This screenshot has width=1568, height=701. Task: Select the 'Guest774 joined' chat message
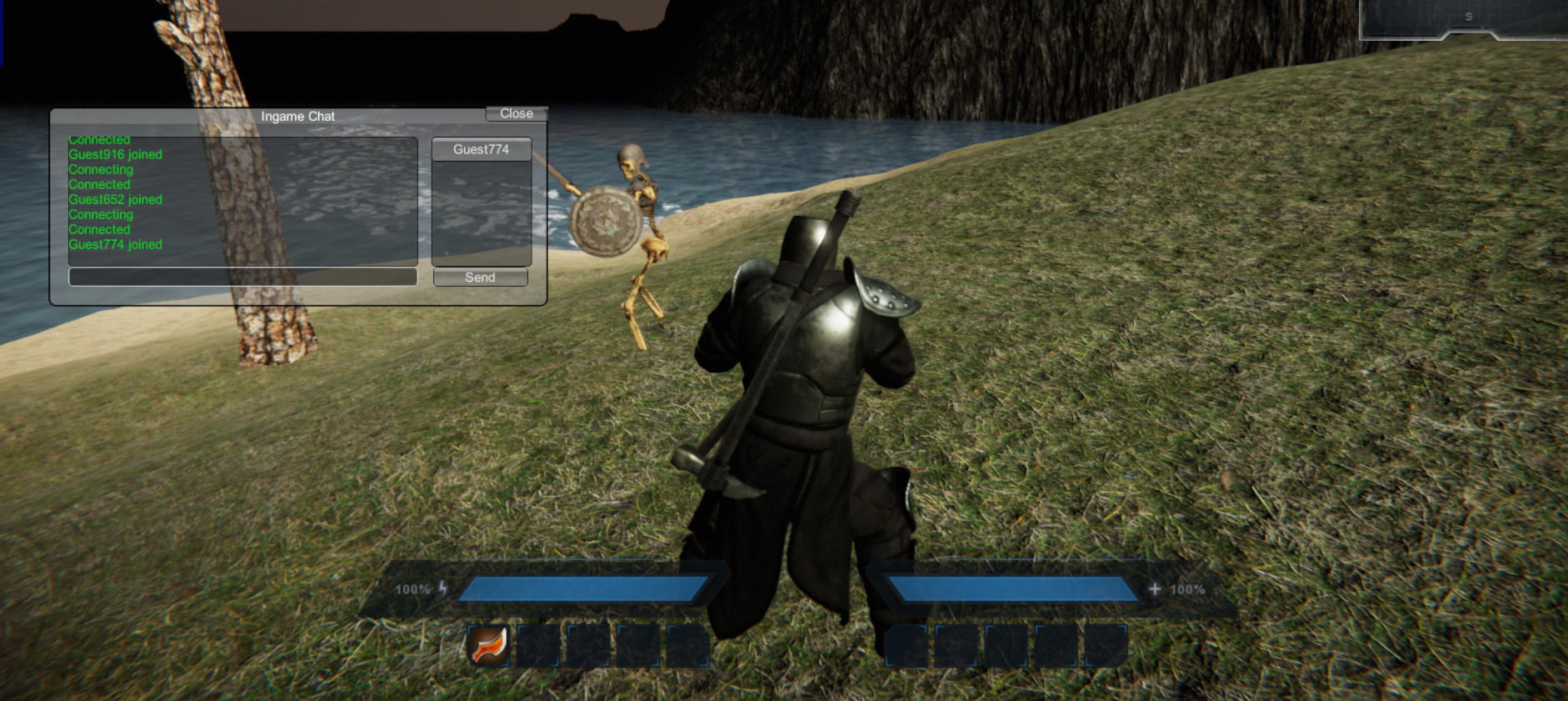[115, 244]
